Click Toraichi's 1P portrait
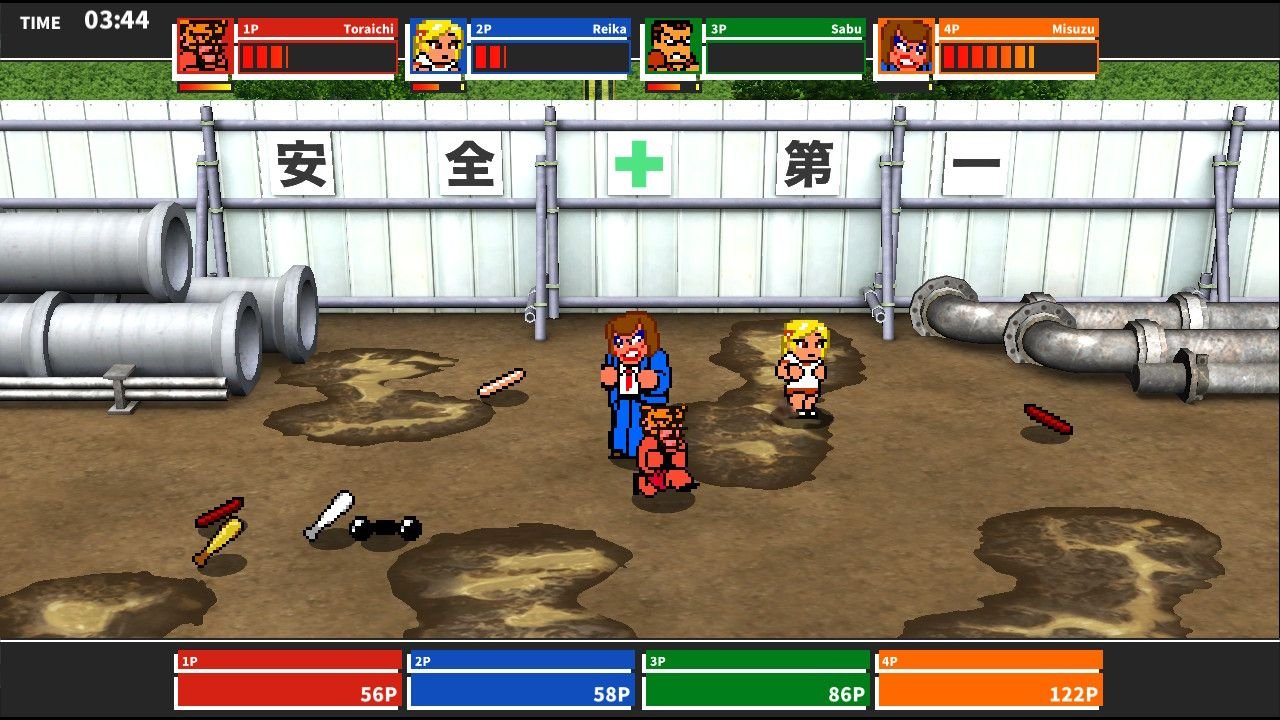 (204, 47)
